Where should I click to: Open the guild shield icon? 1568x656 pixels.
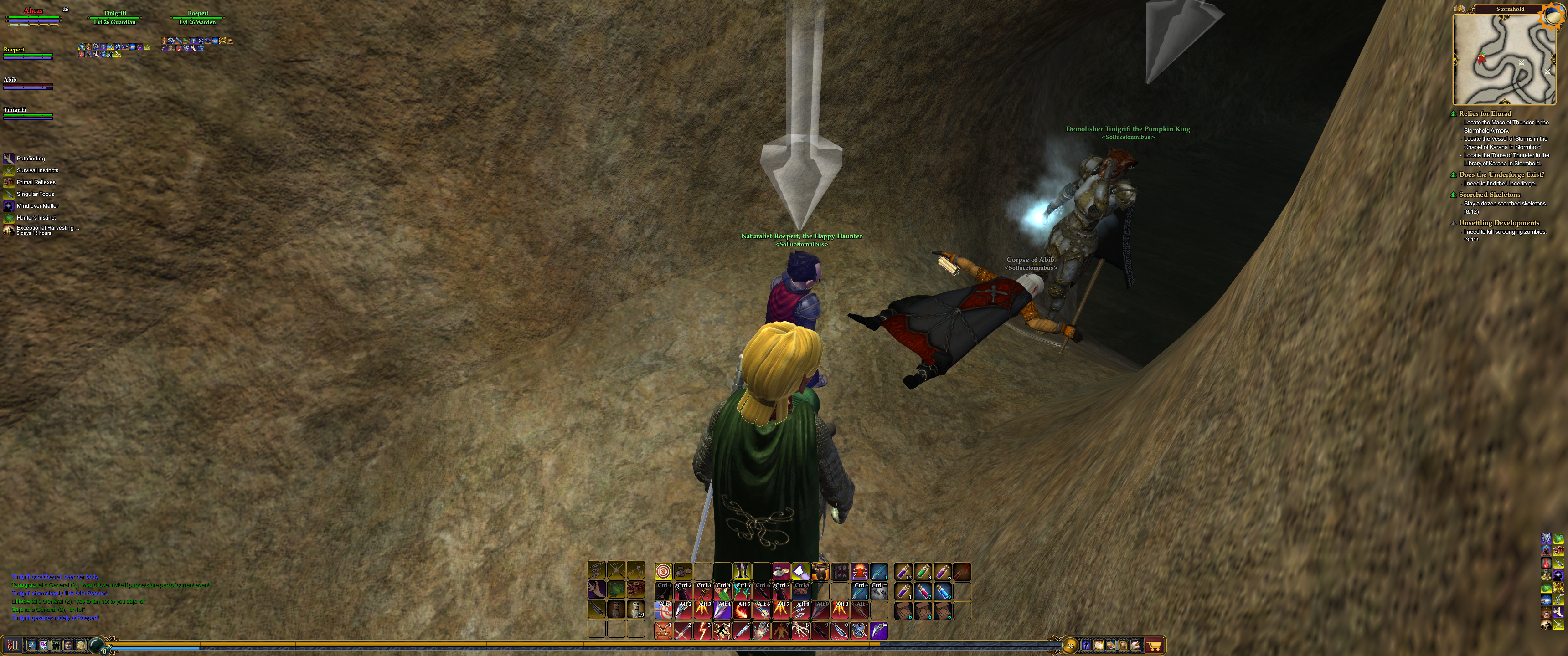coord(44,645)
